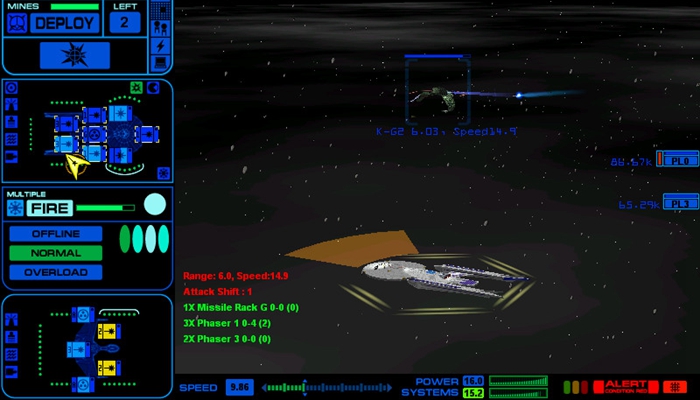This screenshot has height=400, width=700.
Task: Click the FIRE weapons button
Action: pos(50,208)
